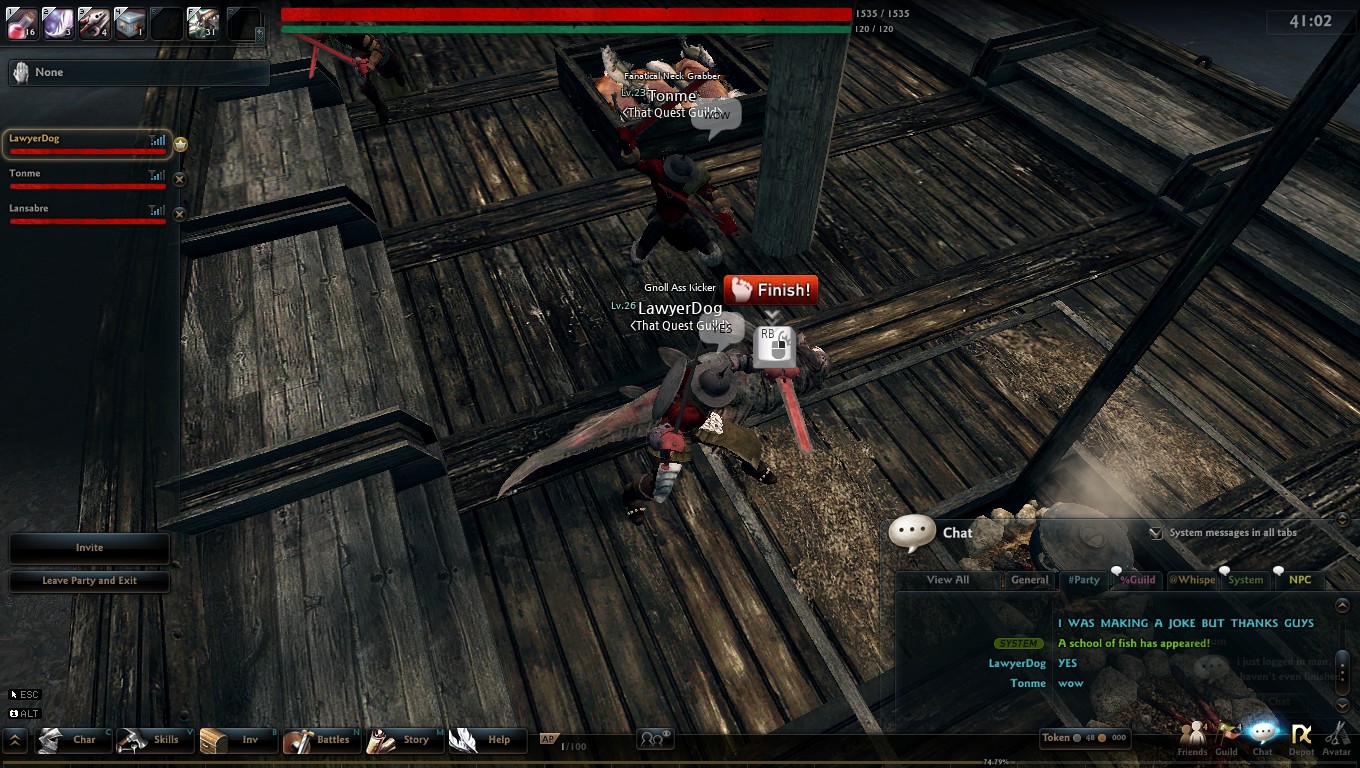The width and height of the screenshot is (1360, 768).
Task: Switch to the #Party chat tab
Action: [x=1083, y=580]
